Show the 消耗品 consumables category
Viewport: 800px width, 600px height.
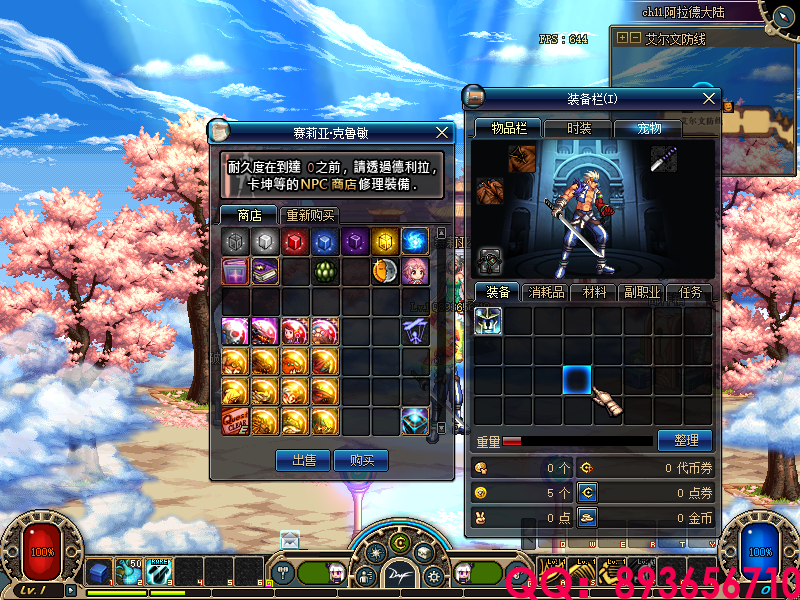click(x=547, y=293)
